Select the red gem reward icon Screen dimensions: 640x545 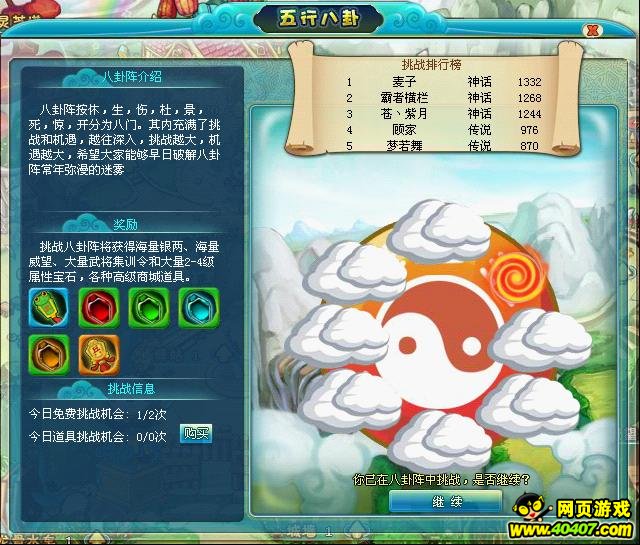(x=97, y=307)
